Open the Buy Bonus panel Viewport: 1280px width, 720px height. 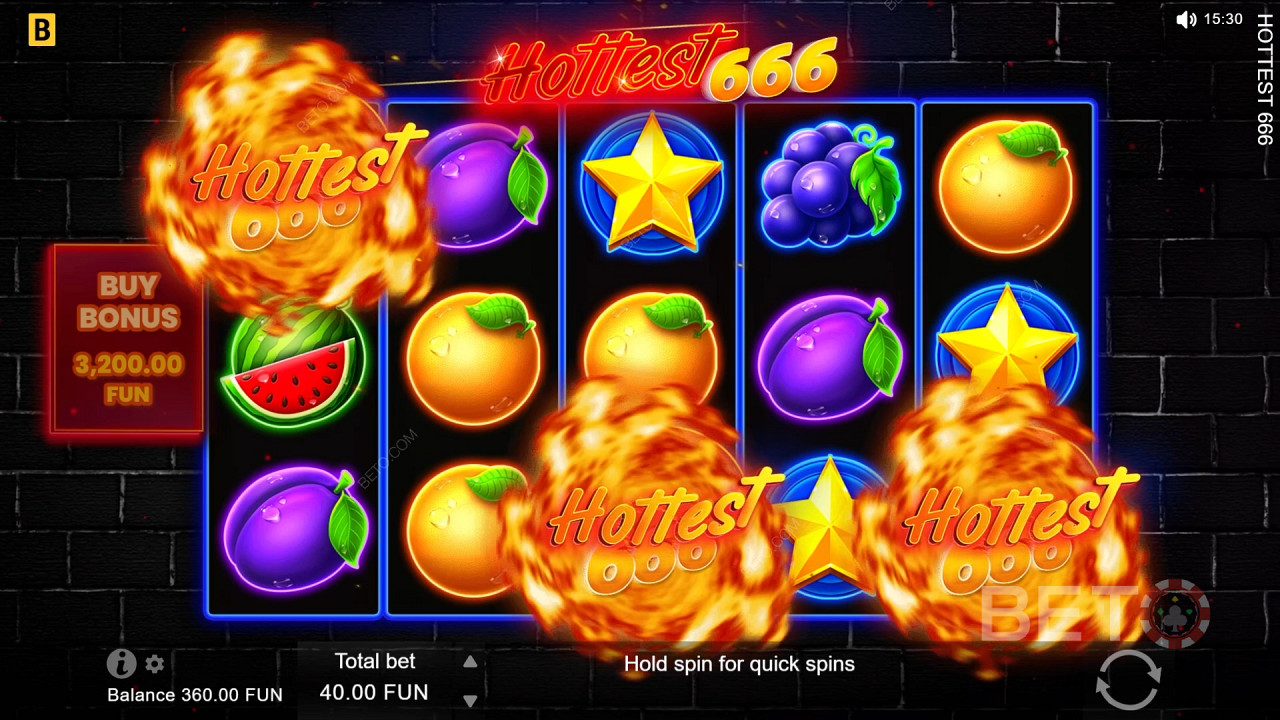(x=127, y=340)
